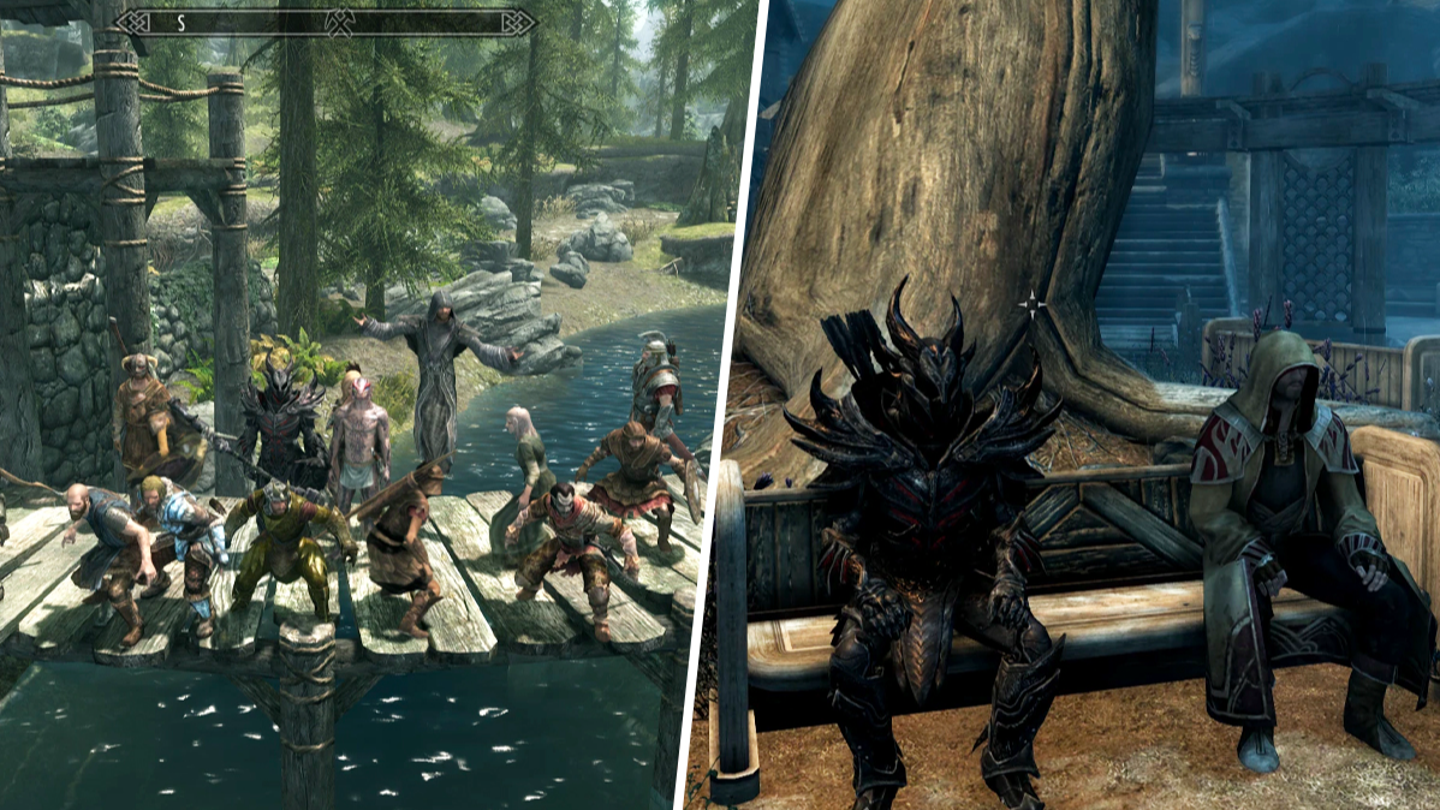Click the South letter on the compass bar
This screenshot has height=810, width=1440.
[181, 22]
